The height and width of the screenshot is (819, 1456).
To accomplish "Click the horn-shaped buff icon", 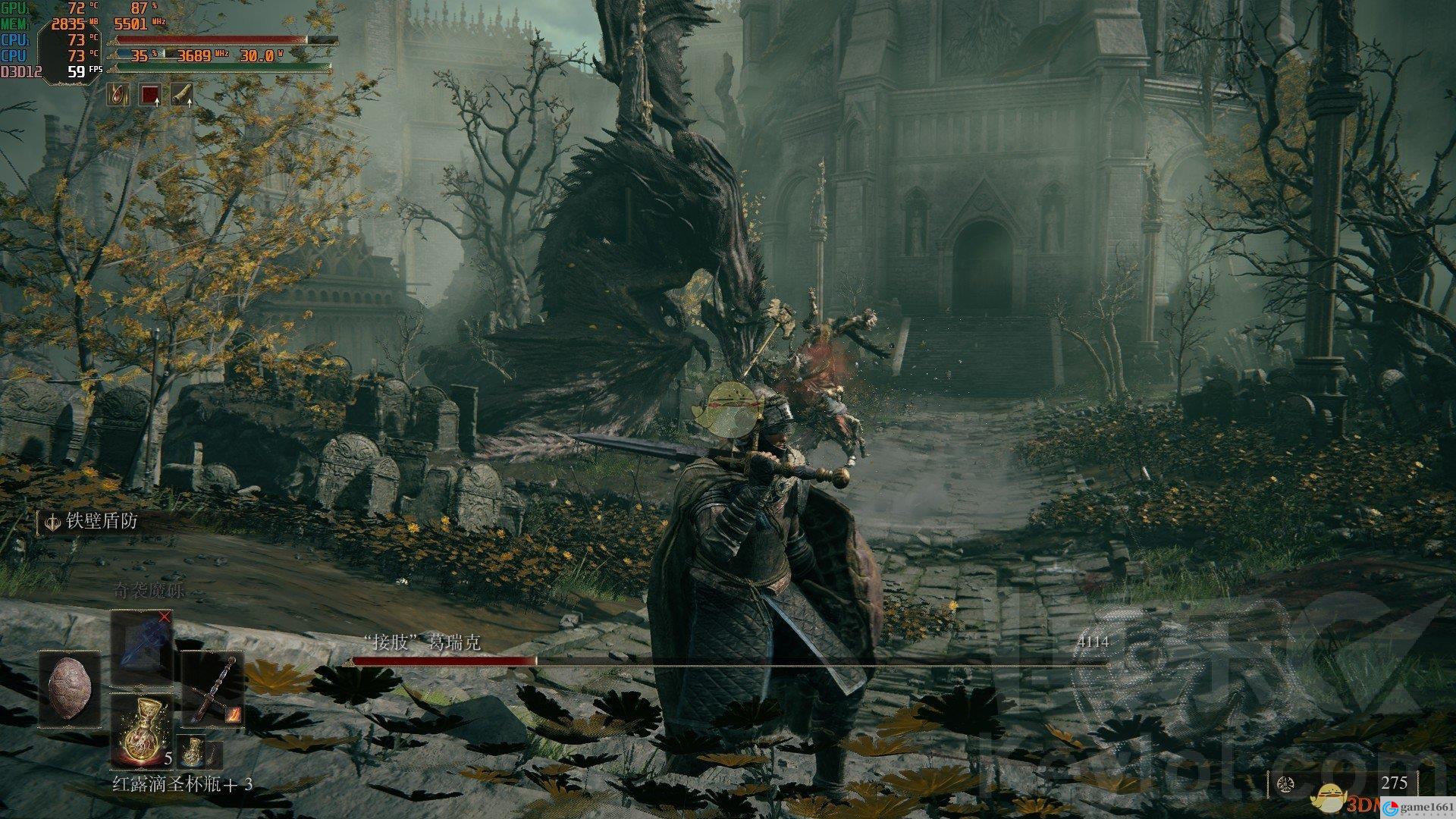I will click(182, 94).
